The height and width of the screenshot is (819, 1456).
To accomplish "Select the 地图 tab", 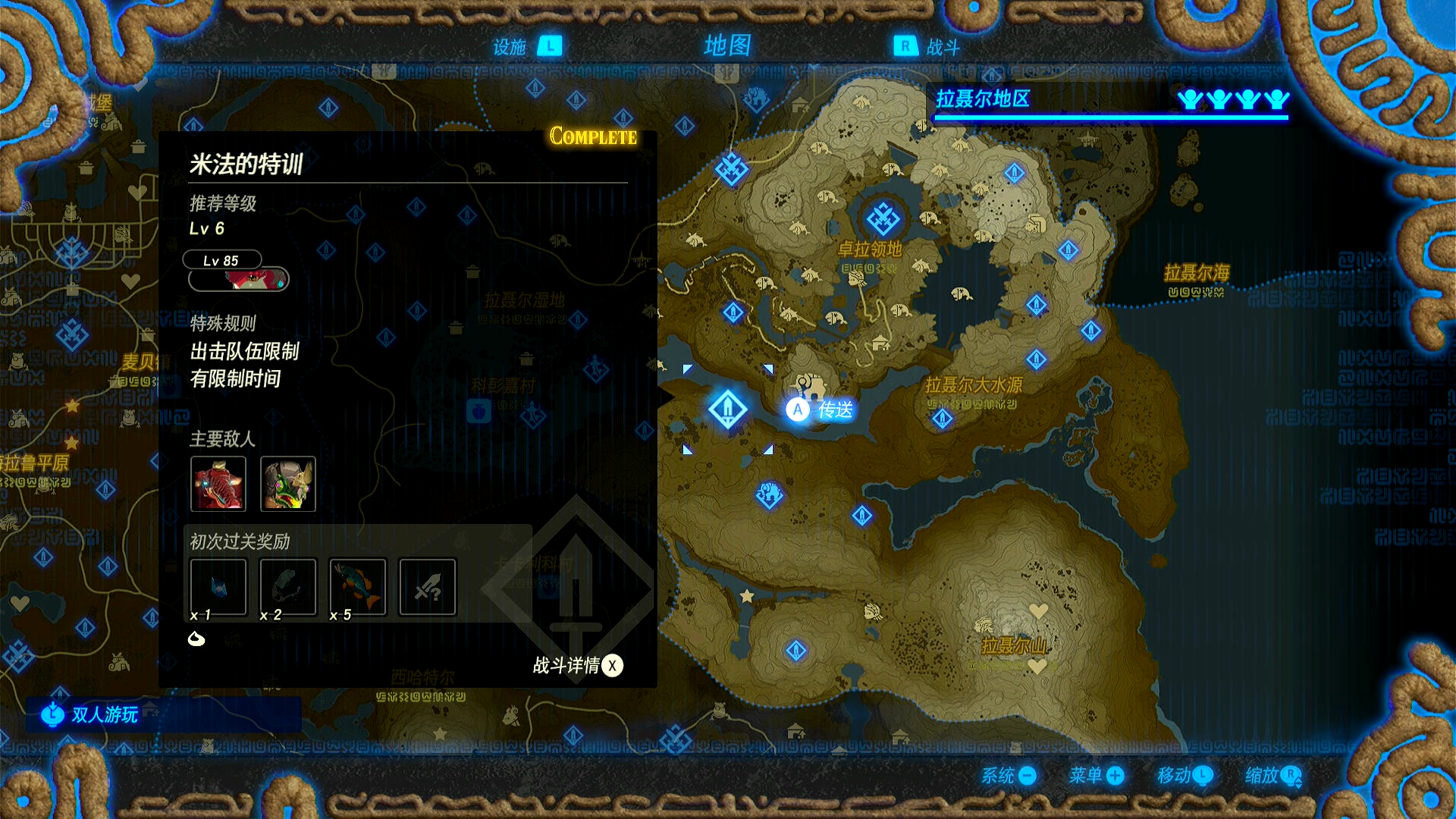I will click(726, 45).
